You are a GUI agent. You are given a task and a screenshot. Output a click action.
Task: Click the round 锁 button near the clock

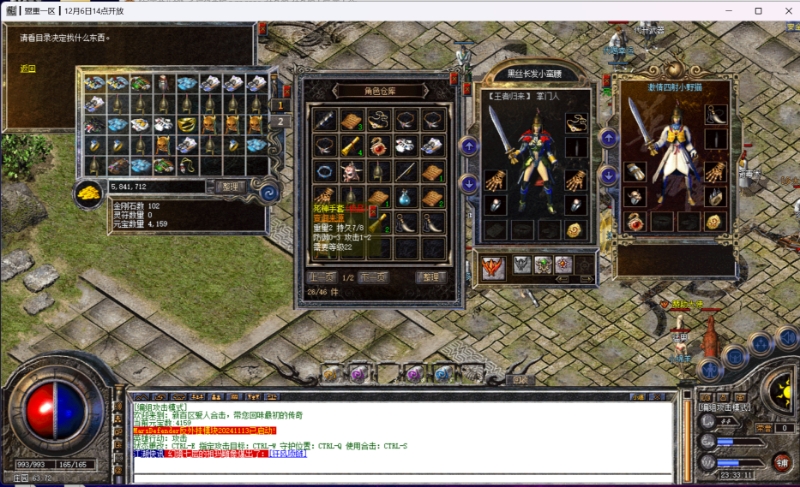[780, 461]
